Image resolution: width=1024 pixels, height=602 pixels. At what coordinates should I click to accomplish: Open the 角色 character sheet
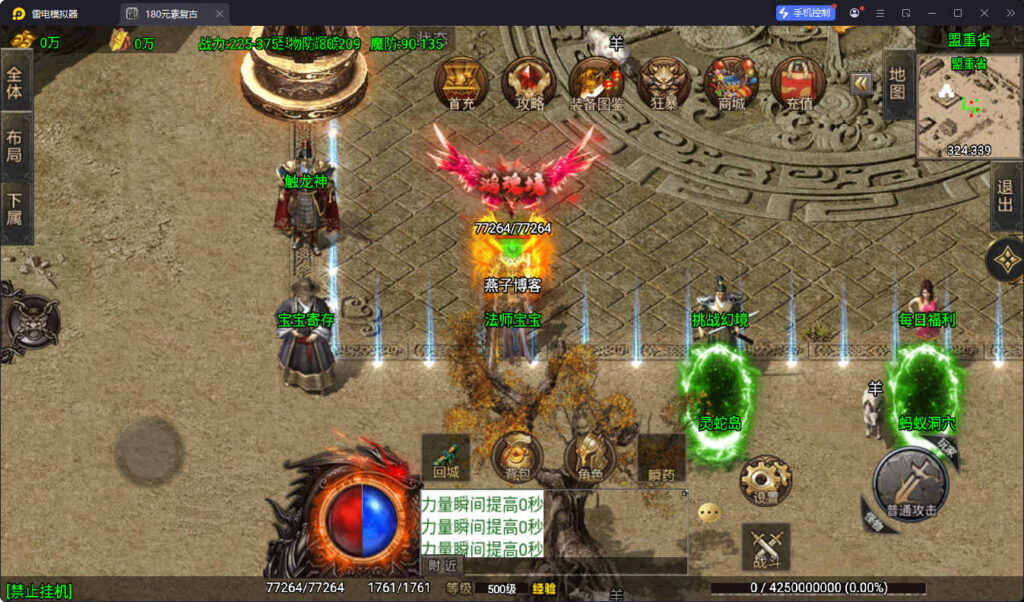[589, 458]
